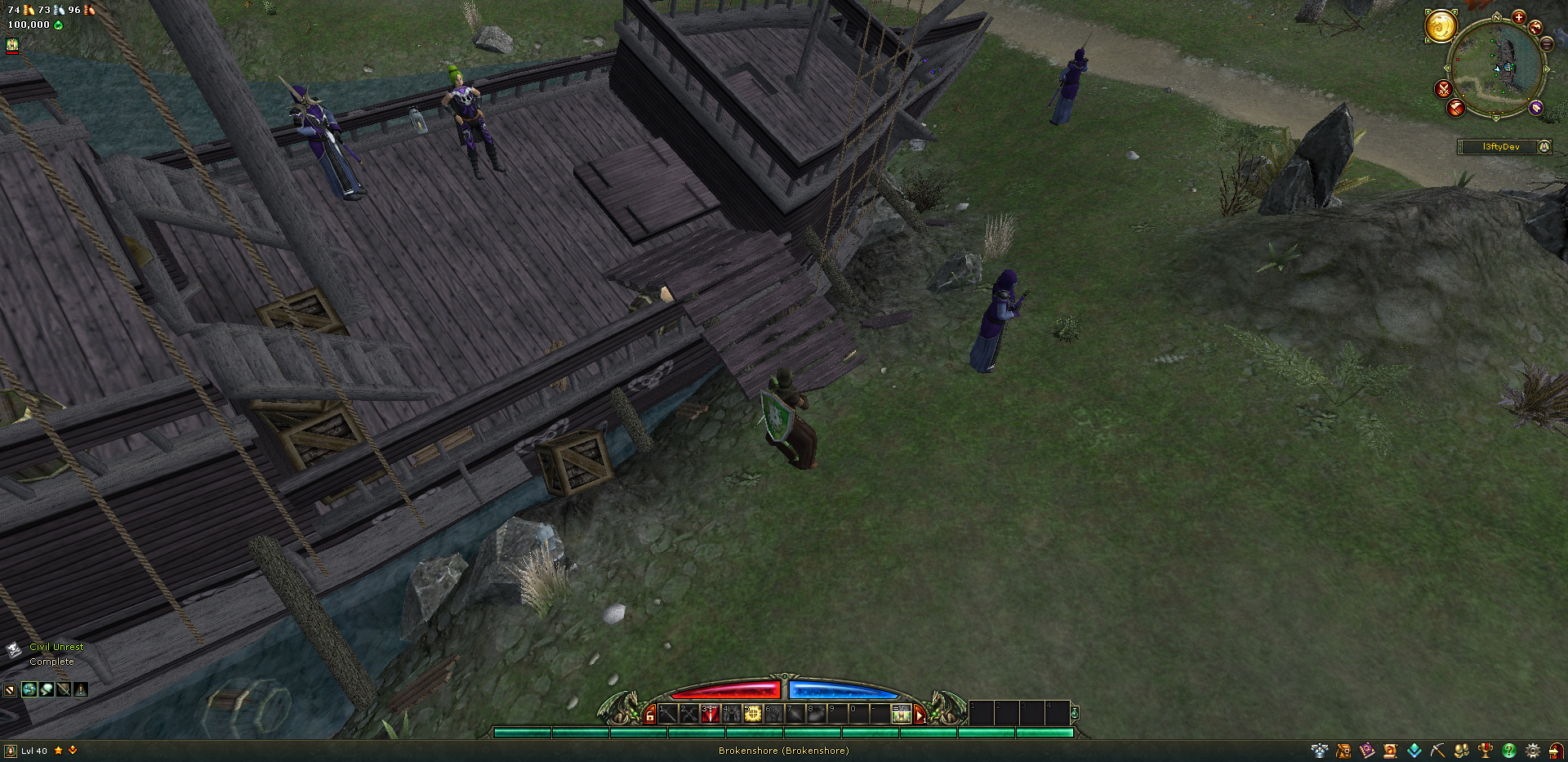Image resolution: width=1568 pixels, height=762 pixels.
Task: Click the green chevron below the minimap
Action: (1496, 117)
